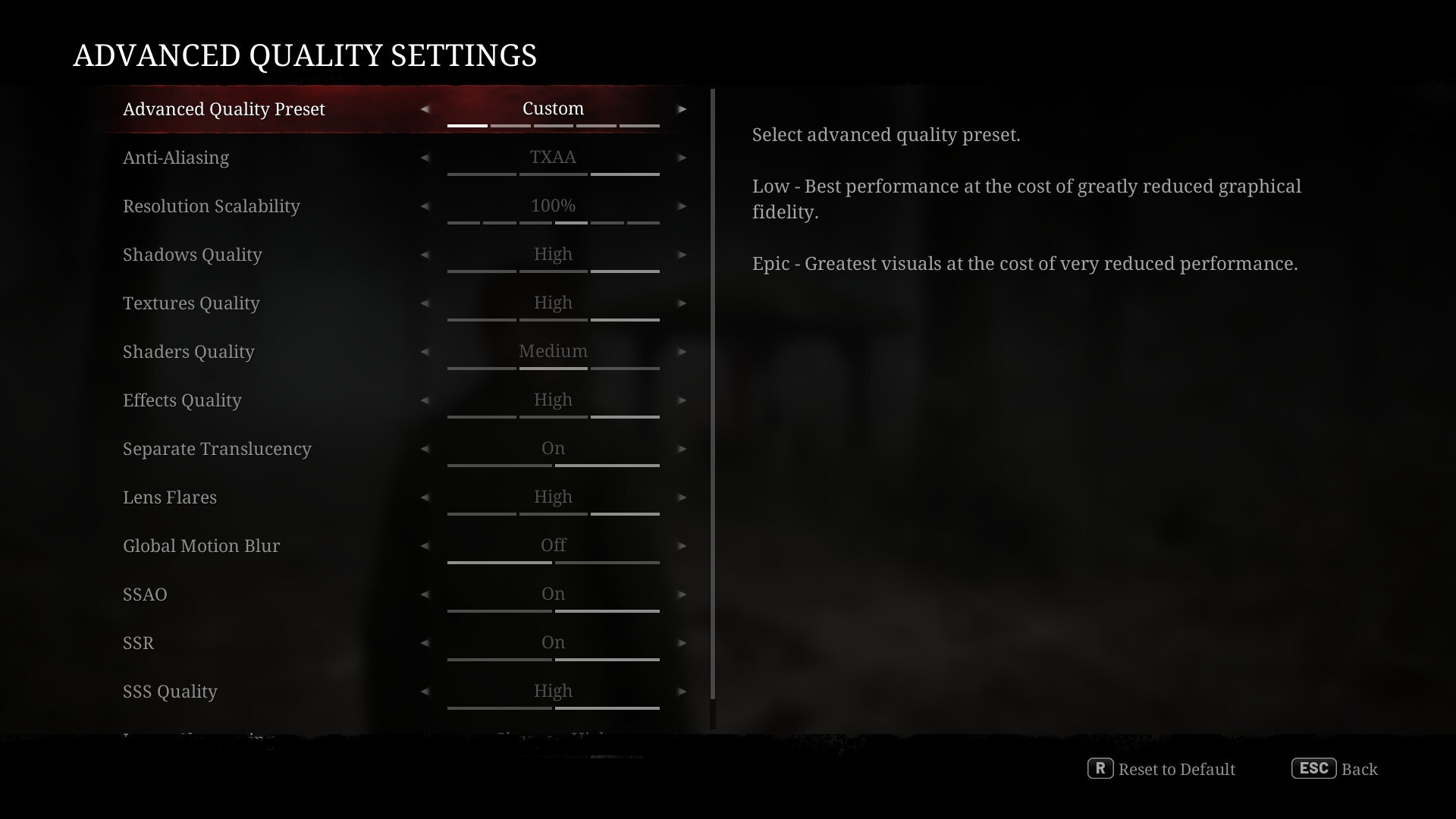Image resolution: width=1456 pixels, height=819 pixels.
Task: Select the Anti-Aliasing setting row
Action: click(176, 158)
